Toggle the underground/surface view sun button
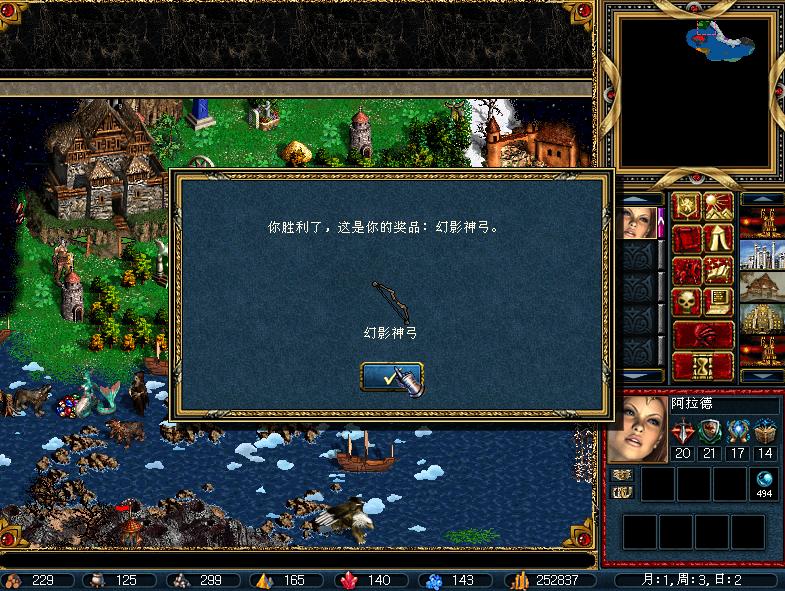Viewport: 785px width, 591px height. (x=718, y=208)
